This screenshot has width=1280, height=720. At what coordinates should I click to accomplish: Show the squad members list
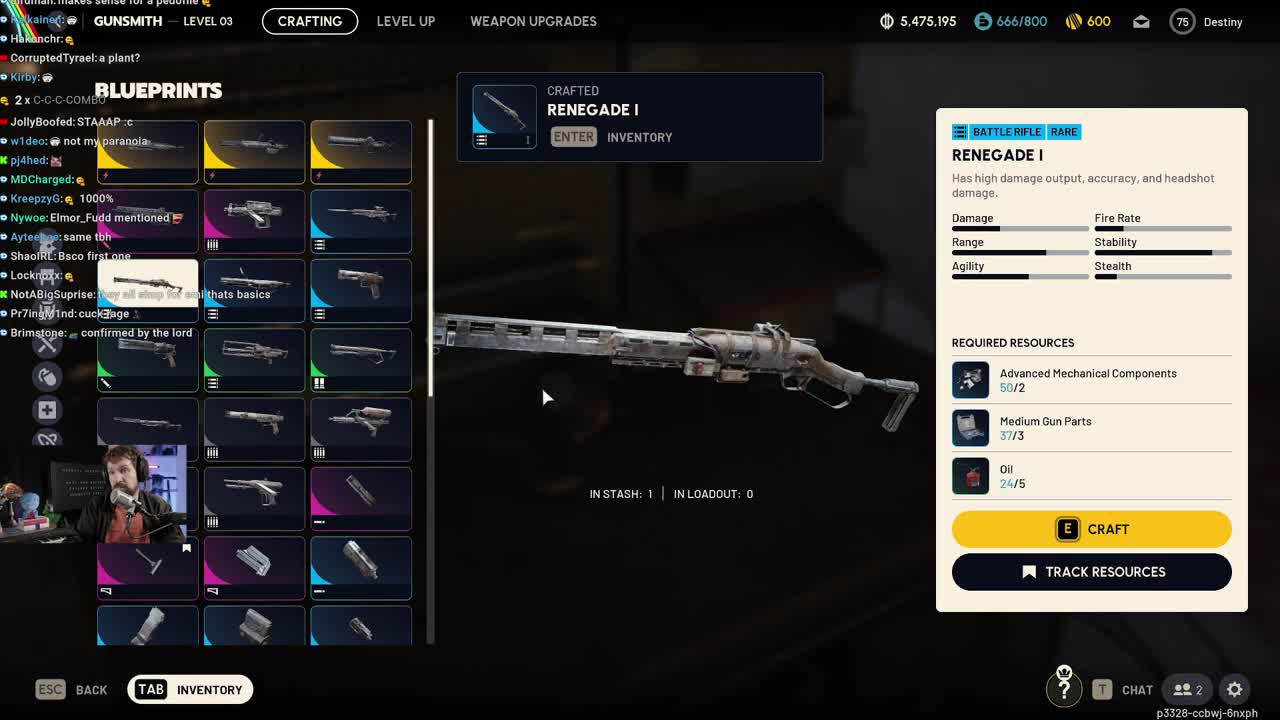(x=1188, y=689)
